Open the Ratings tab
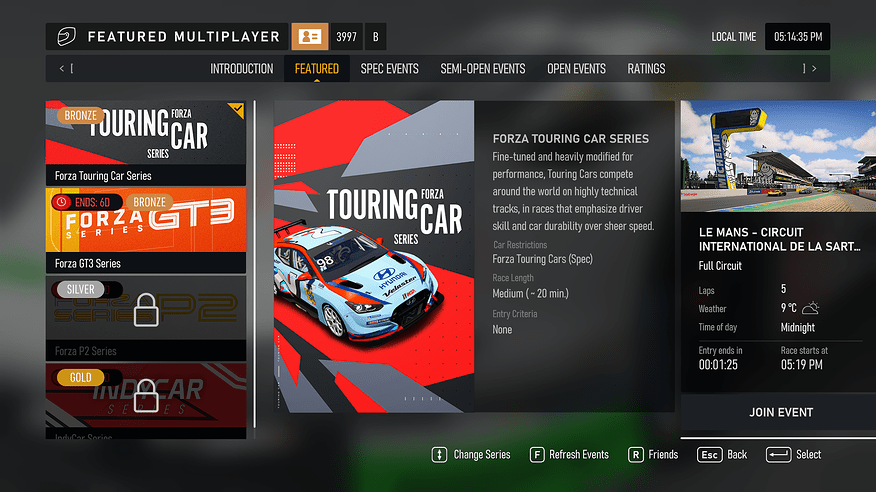This screenshot has height=492, width=876. (646, 69)
